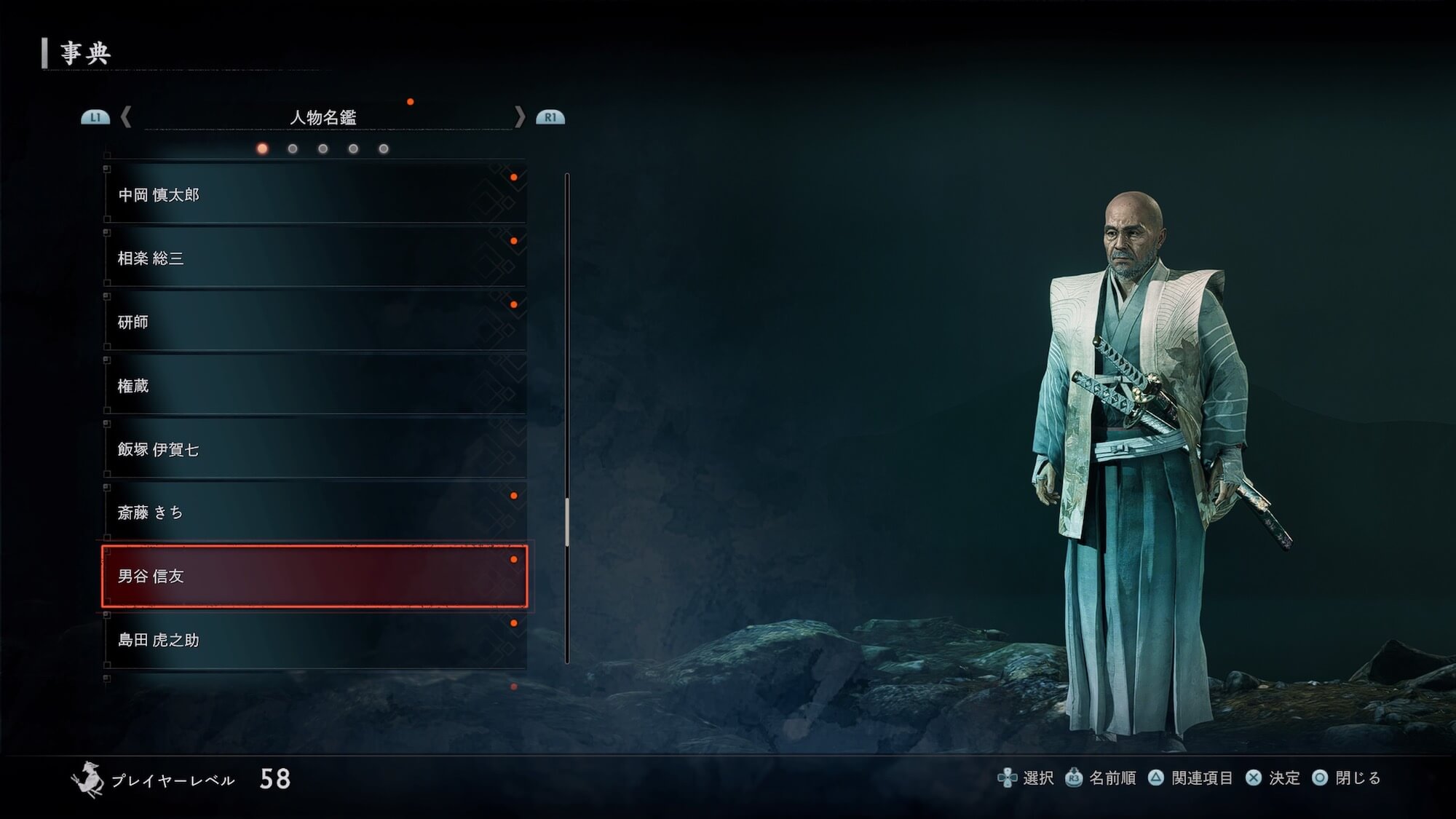This screenshot has width=1456, height=819.
Task: Select the second page indicator dot
Action: (x=293, y=149)
